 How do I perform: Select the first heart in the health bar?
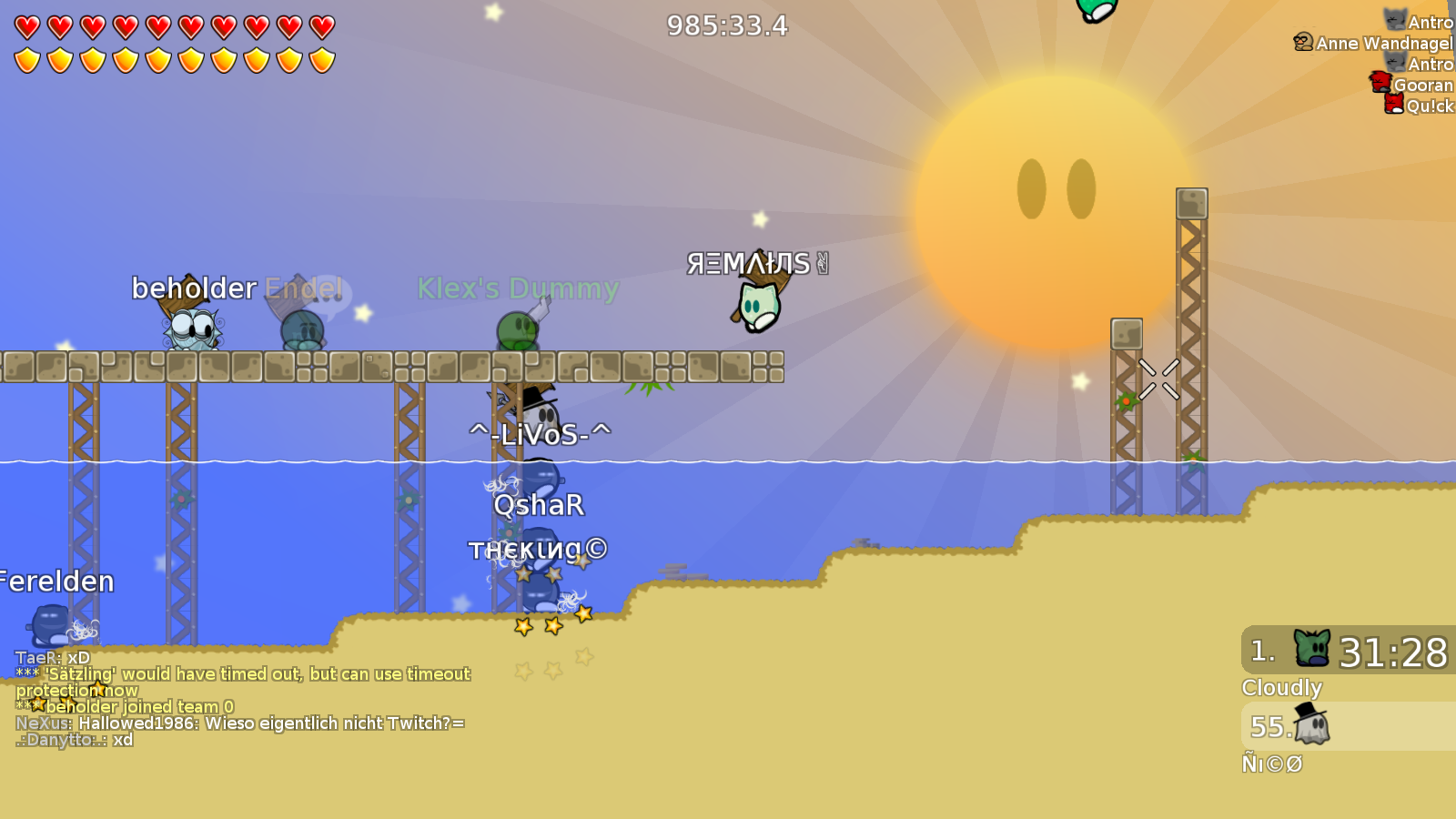[x=25, y=25]
